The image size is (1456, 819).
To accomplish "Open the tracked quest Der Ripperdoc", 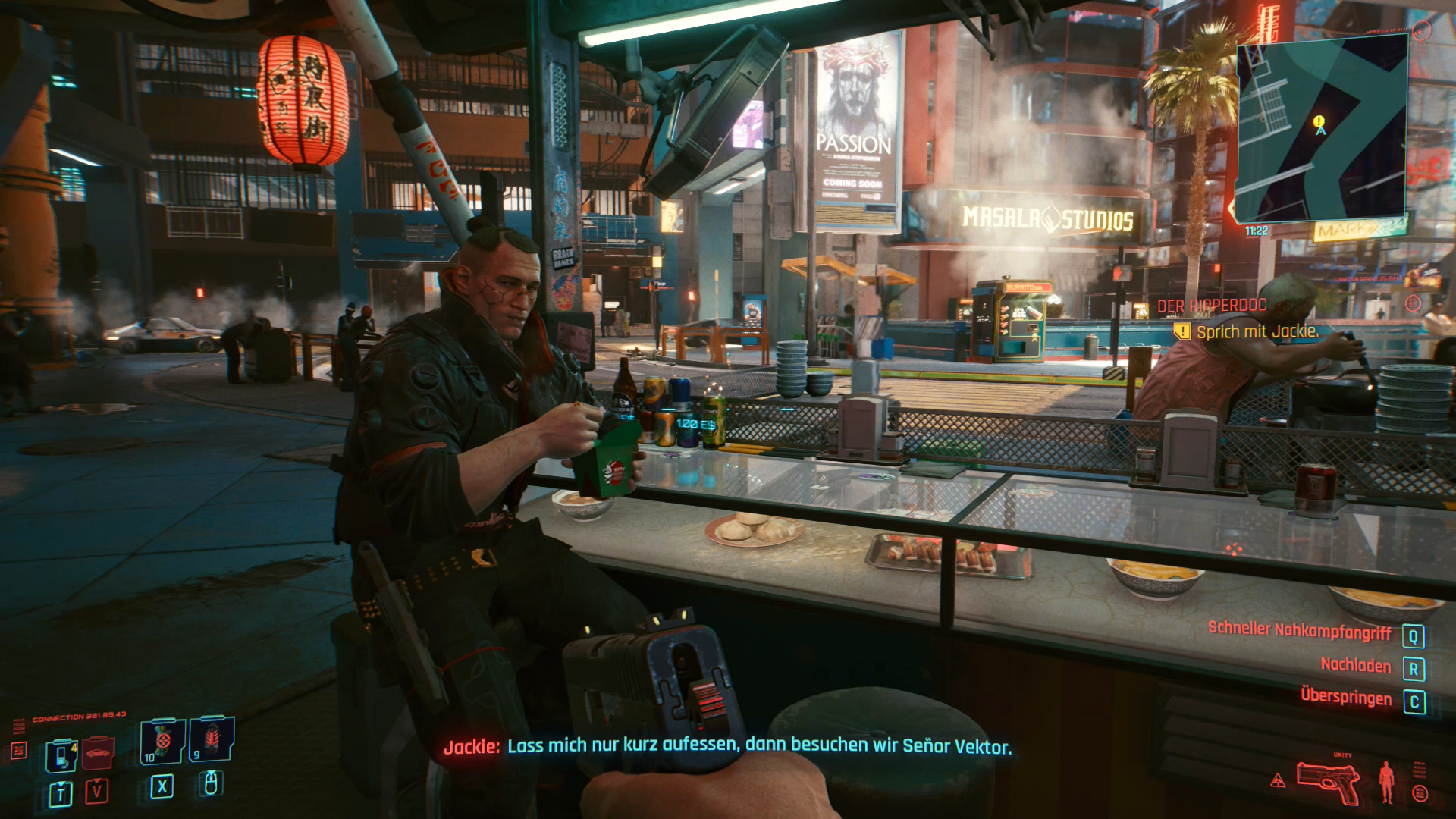I will 1212,306.
